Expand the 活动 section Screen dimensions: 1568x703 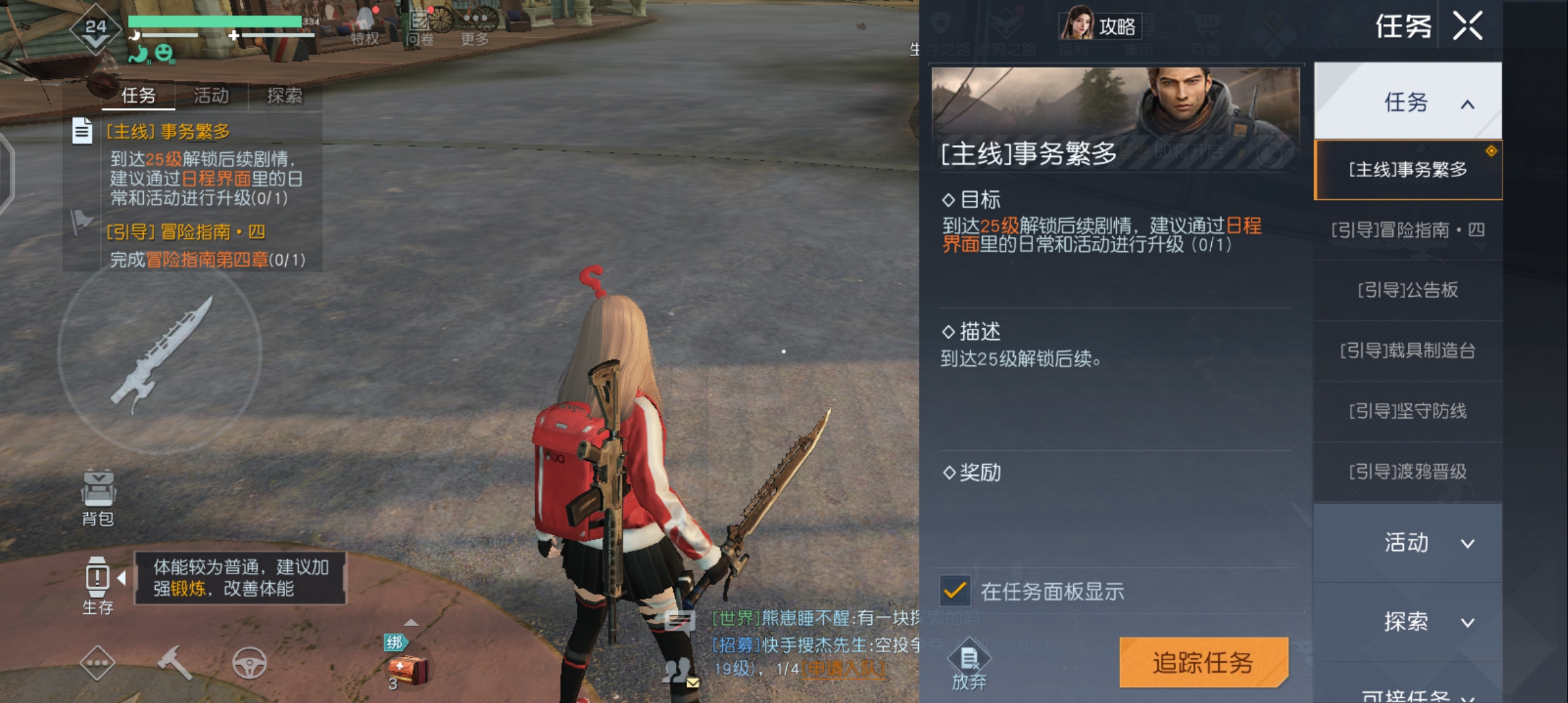point(1407,542)
